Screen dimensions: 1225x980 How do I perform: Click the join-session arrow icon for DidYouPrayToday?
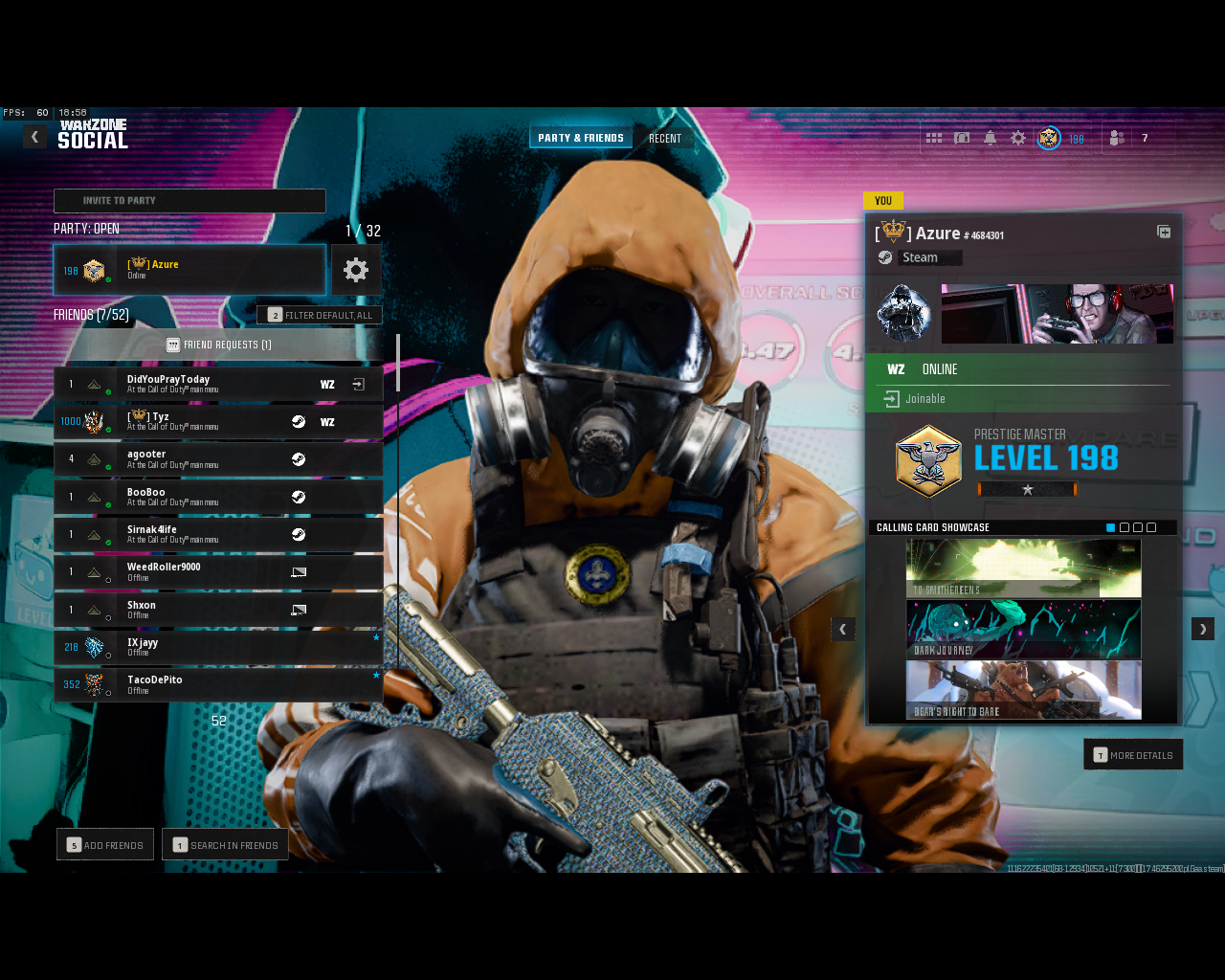[356, 383]
